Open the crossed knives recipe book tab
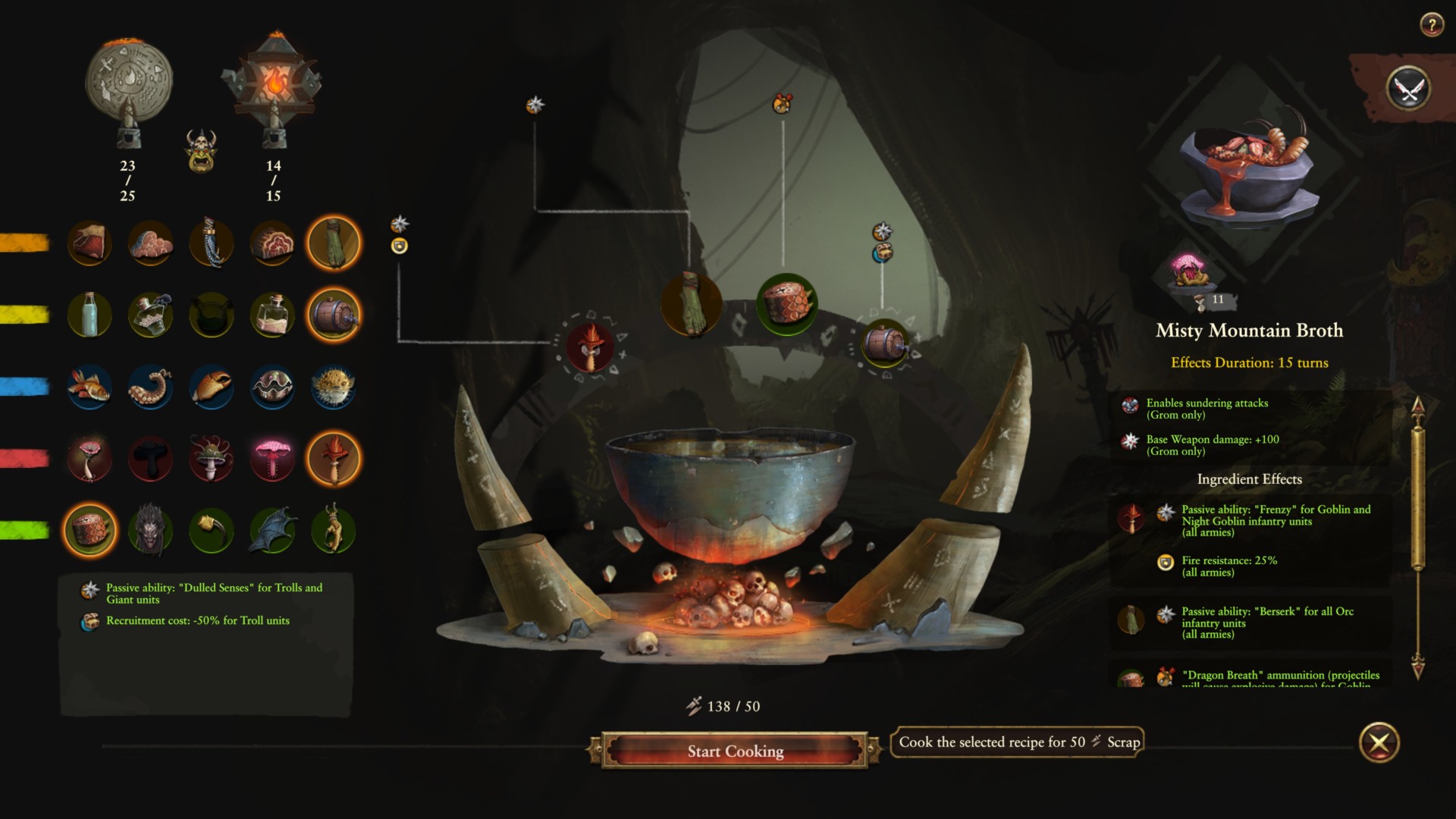This screenshot has height=819, width=1456. click(1408, 89)
